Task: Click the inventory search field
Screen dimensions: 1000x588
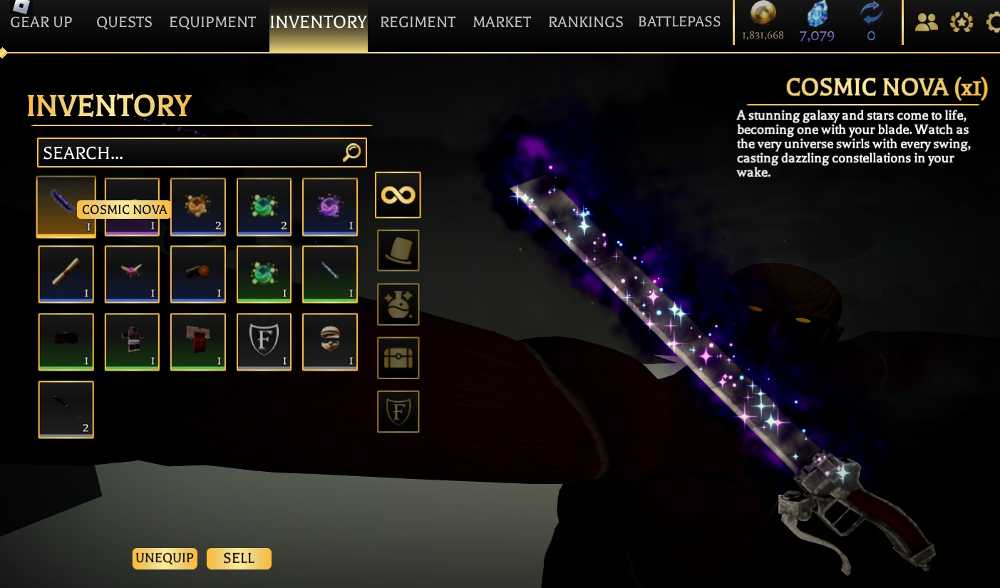Action: tap(190, 153)
